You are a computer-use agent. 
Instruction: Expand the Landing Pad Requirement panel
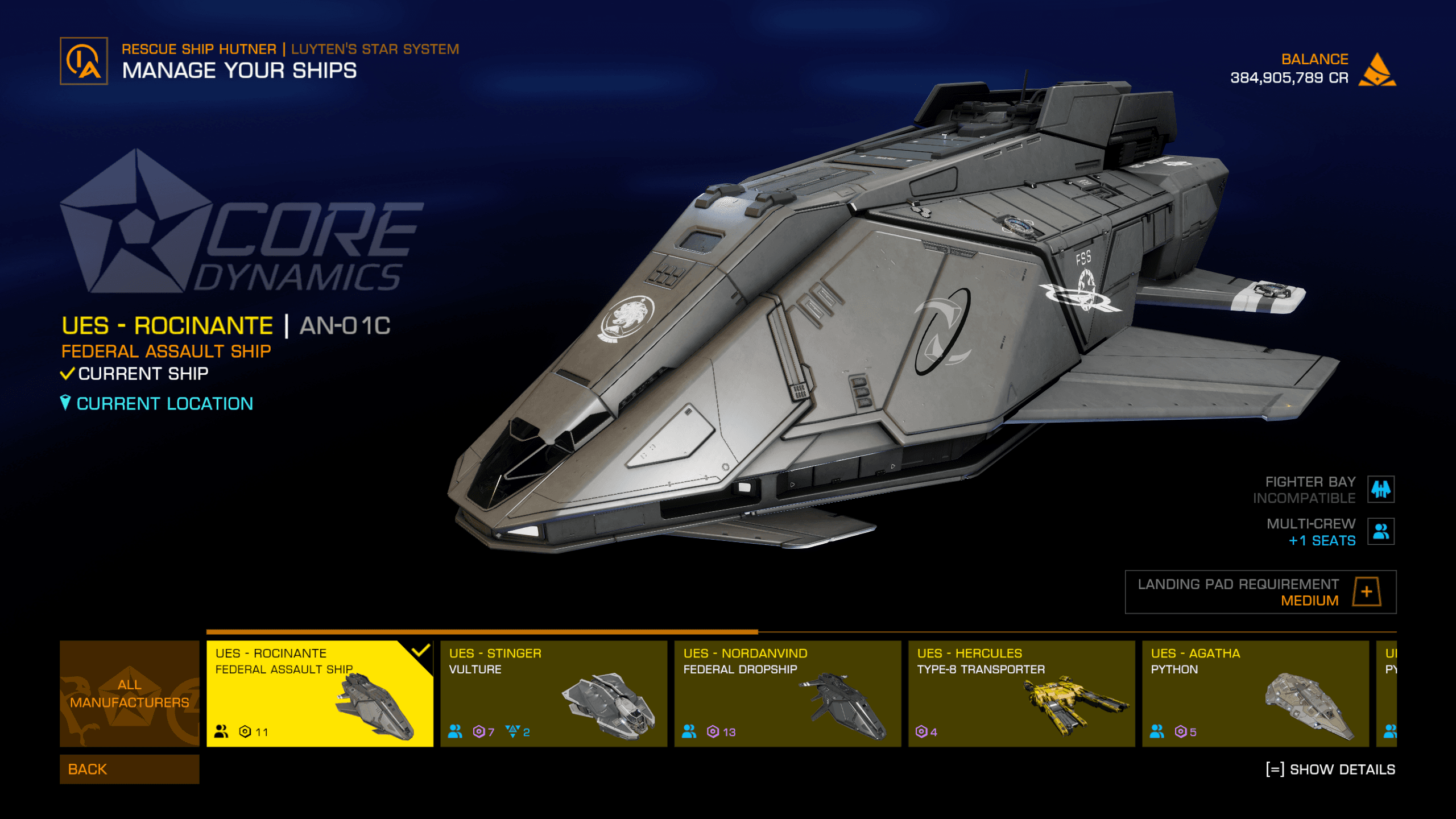[1366, 591]
